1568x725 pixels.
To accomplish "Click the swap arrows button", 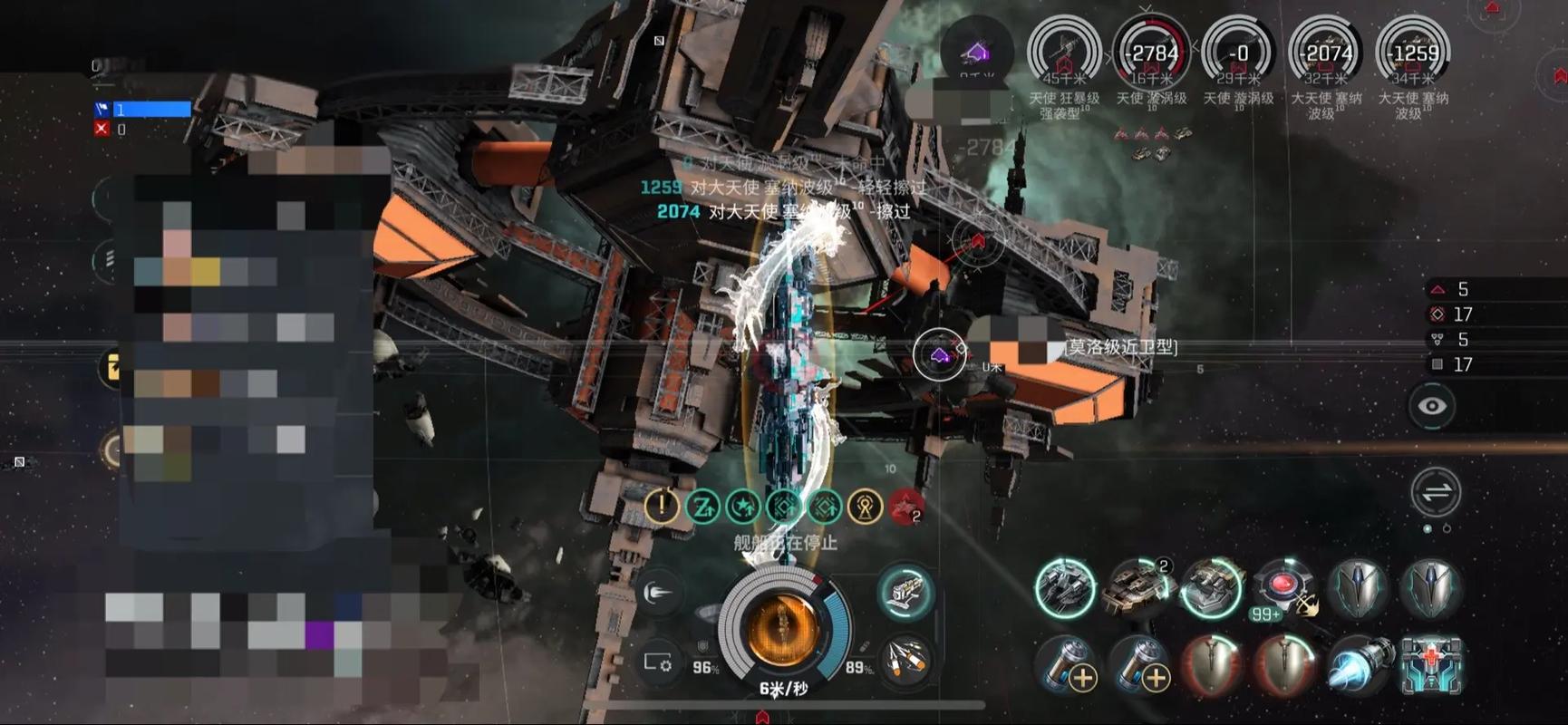I will 1436,492.
